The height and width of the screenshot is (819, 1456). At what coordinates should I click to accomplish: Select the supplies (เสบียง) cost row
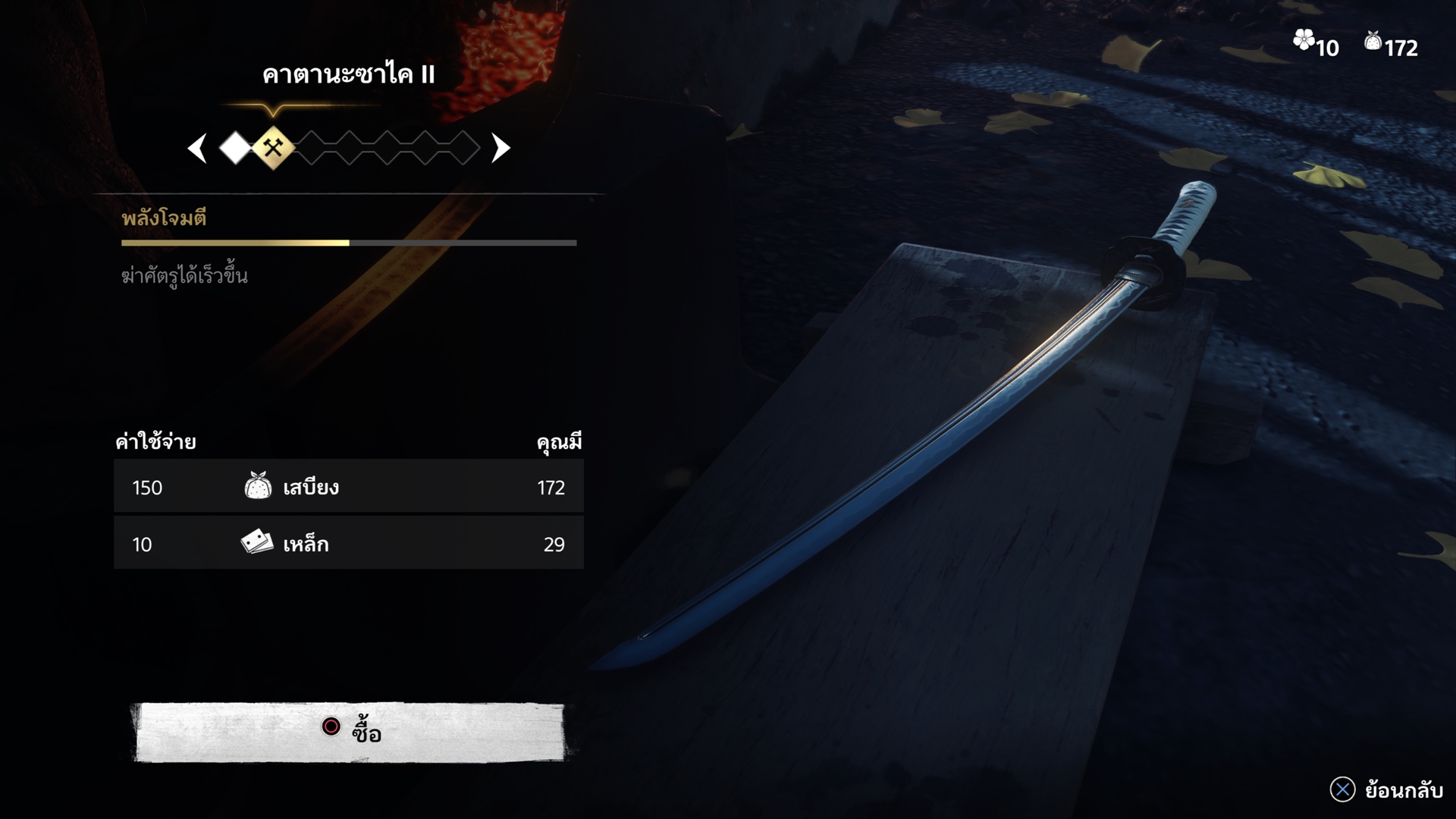click(x=349, y=487)
